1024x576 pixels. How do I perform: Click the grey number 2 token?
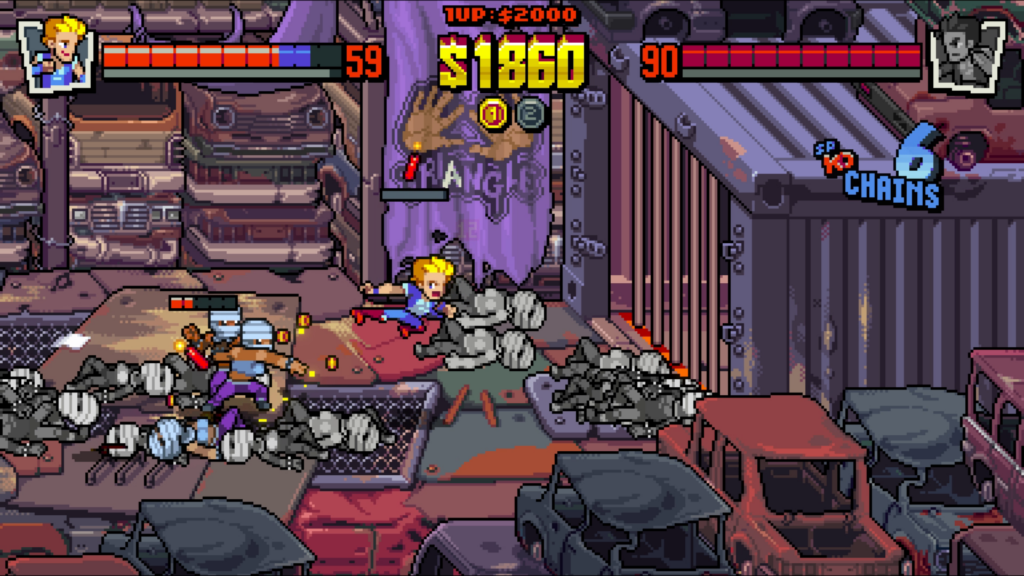[x=530, y=113]
